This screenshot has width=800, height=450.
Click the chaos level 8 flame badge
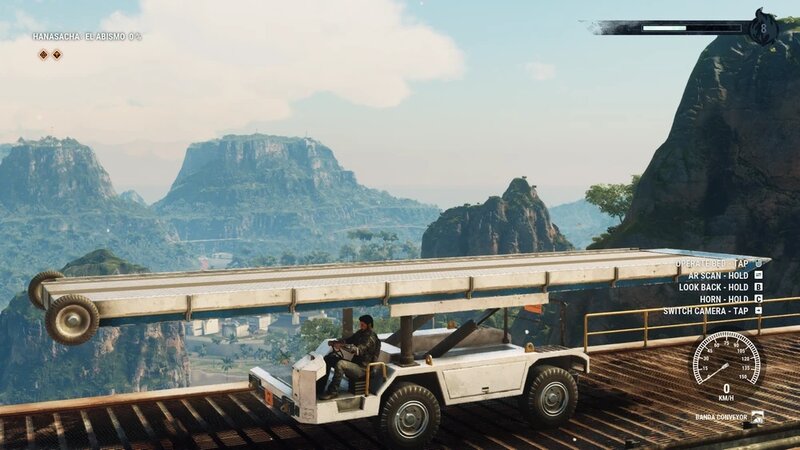(x=763, y=27)
